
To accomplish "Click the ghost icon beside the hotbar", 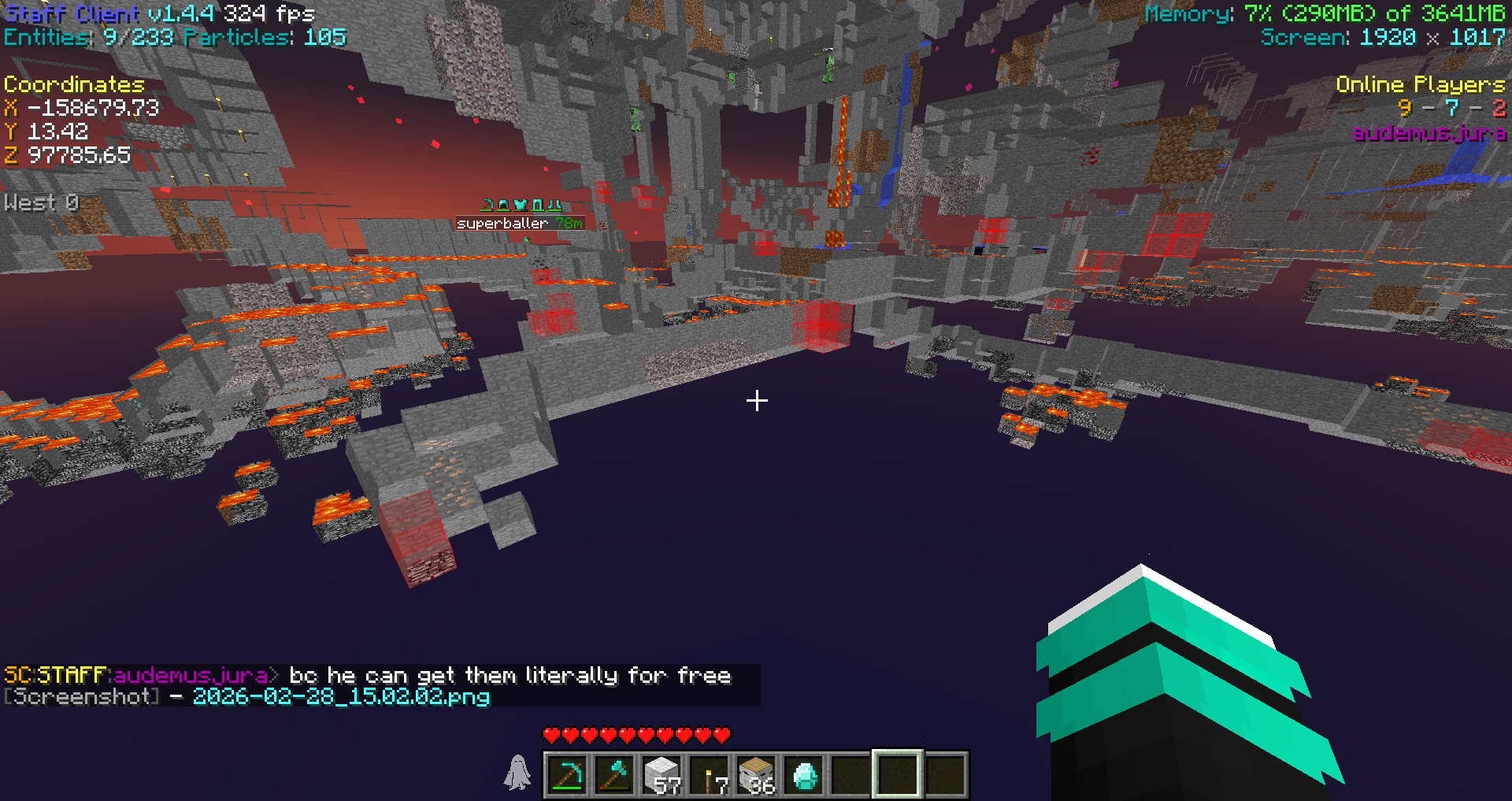I will 517,773.
